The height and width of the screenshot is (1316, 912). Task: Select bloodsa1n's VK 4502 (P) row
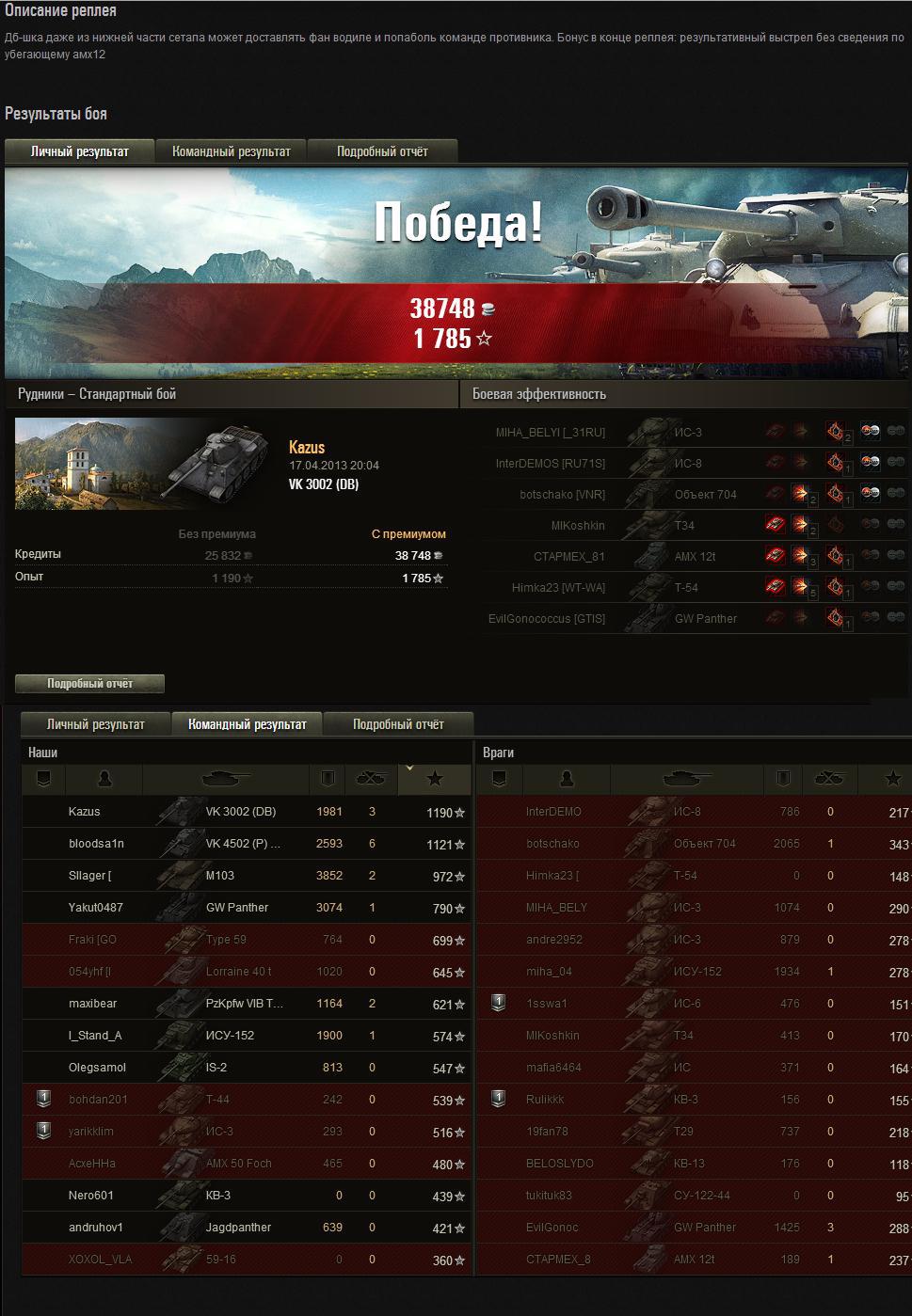point(245,844)
